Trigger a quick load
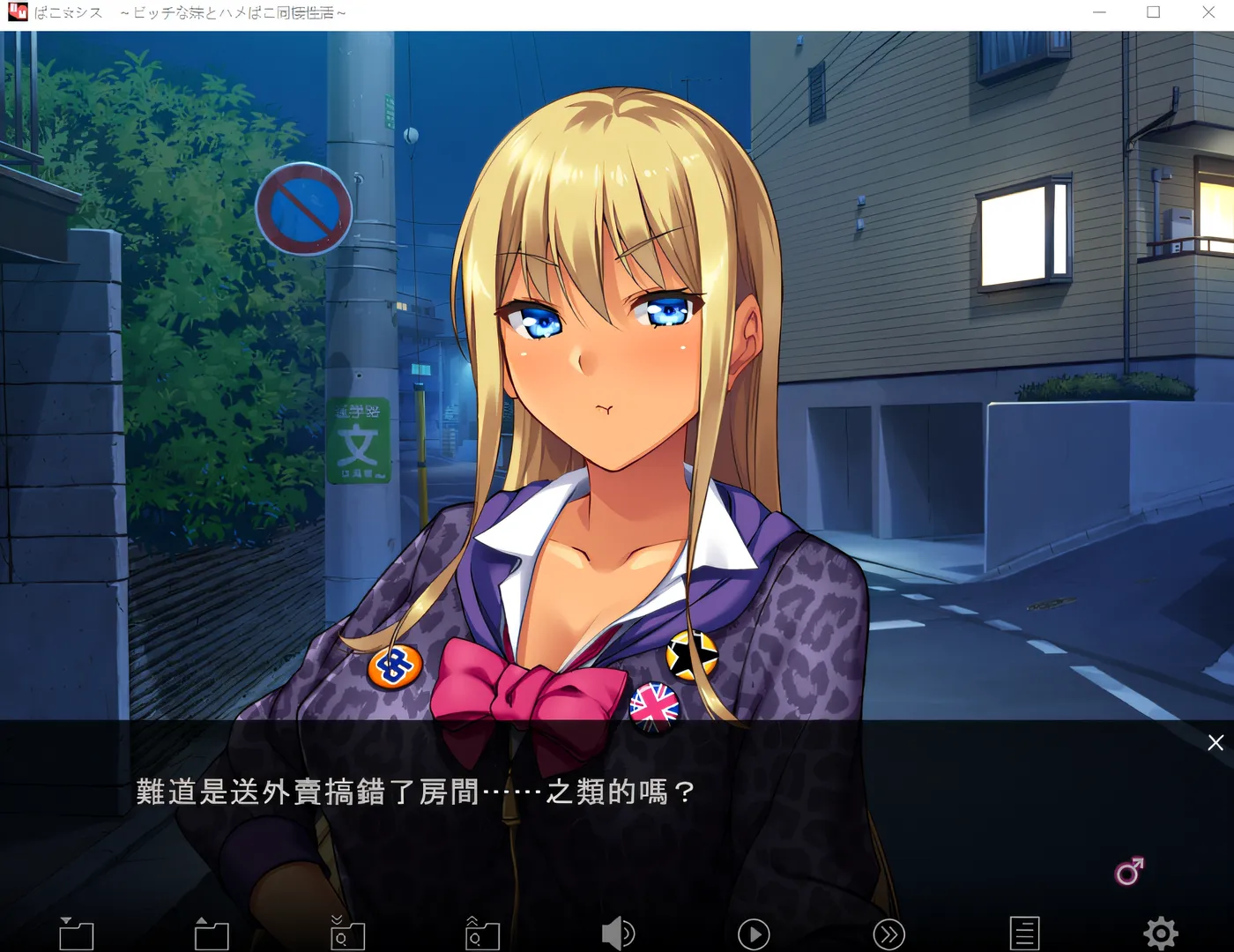 [482, 932]
